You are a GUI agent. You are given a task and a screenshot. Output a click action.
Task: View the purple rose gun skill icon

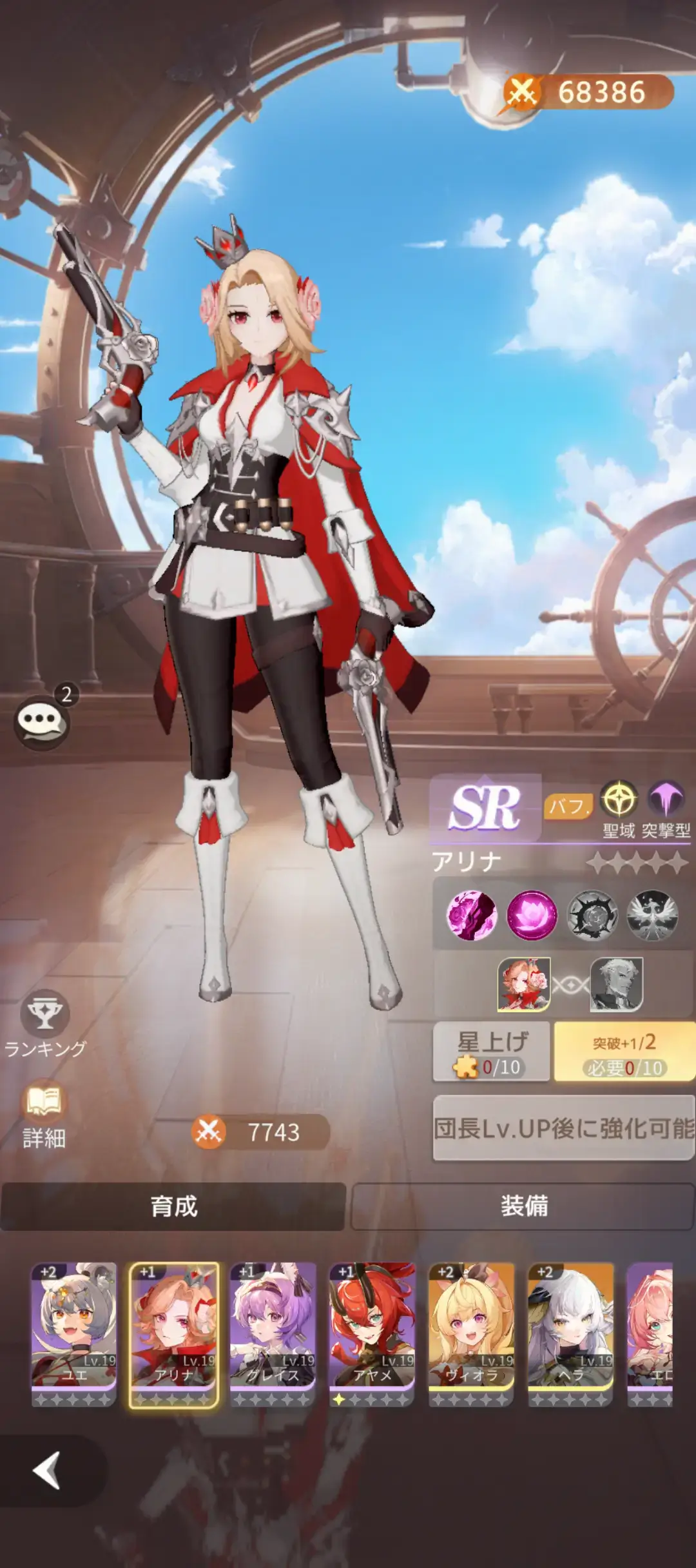[x=472, y=914]
